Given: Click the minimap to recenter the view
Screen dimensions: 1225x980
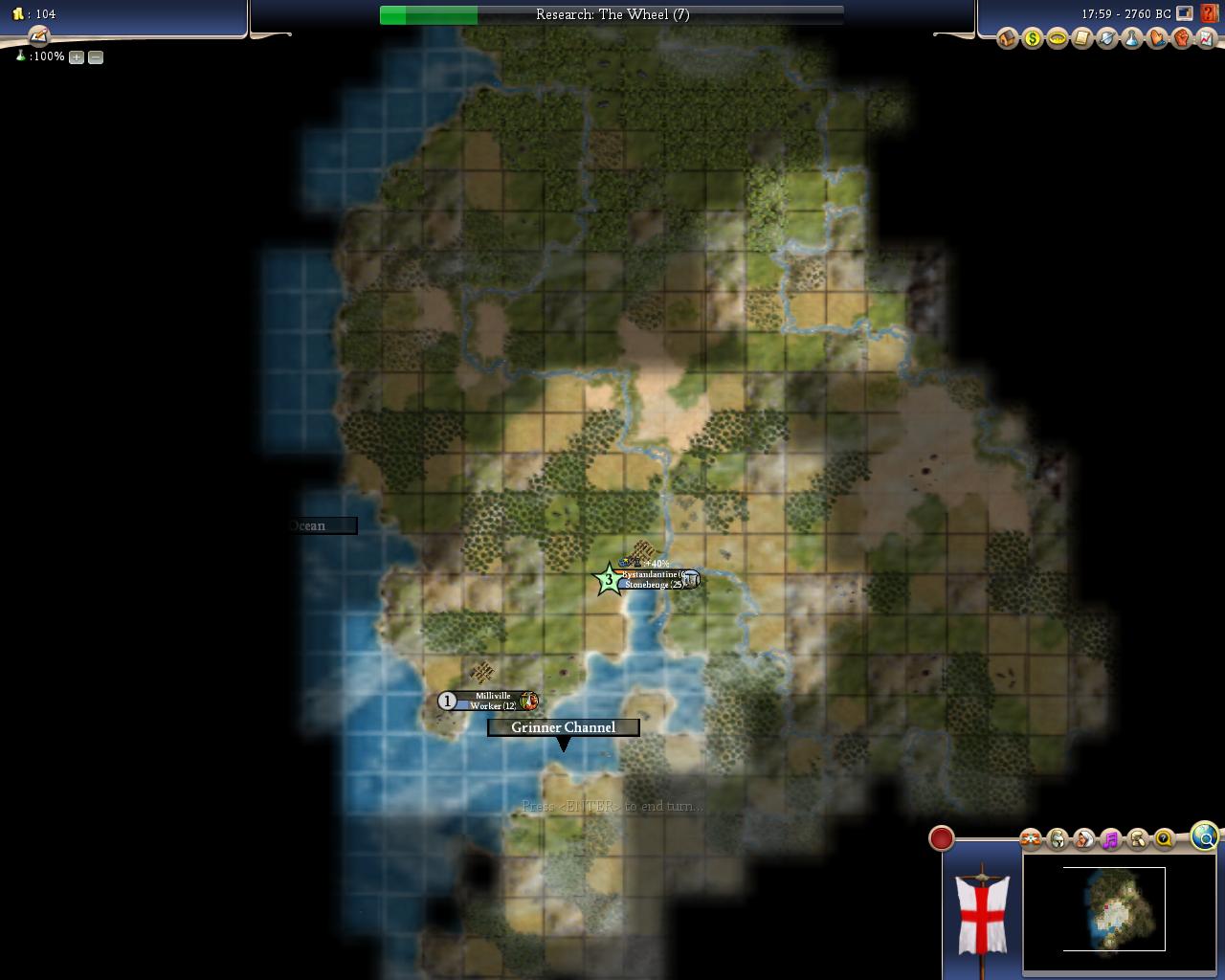Looking at the screenshot, I should 1114,907.
